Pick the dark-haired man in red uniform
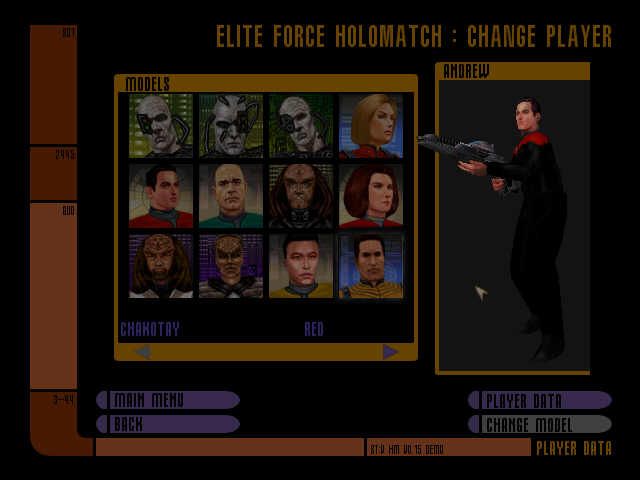Image resolution: width=640 pixels, height=480 pixels. (161, 196)
